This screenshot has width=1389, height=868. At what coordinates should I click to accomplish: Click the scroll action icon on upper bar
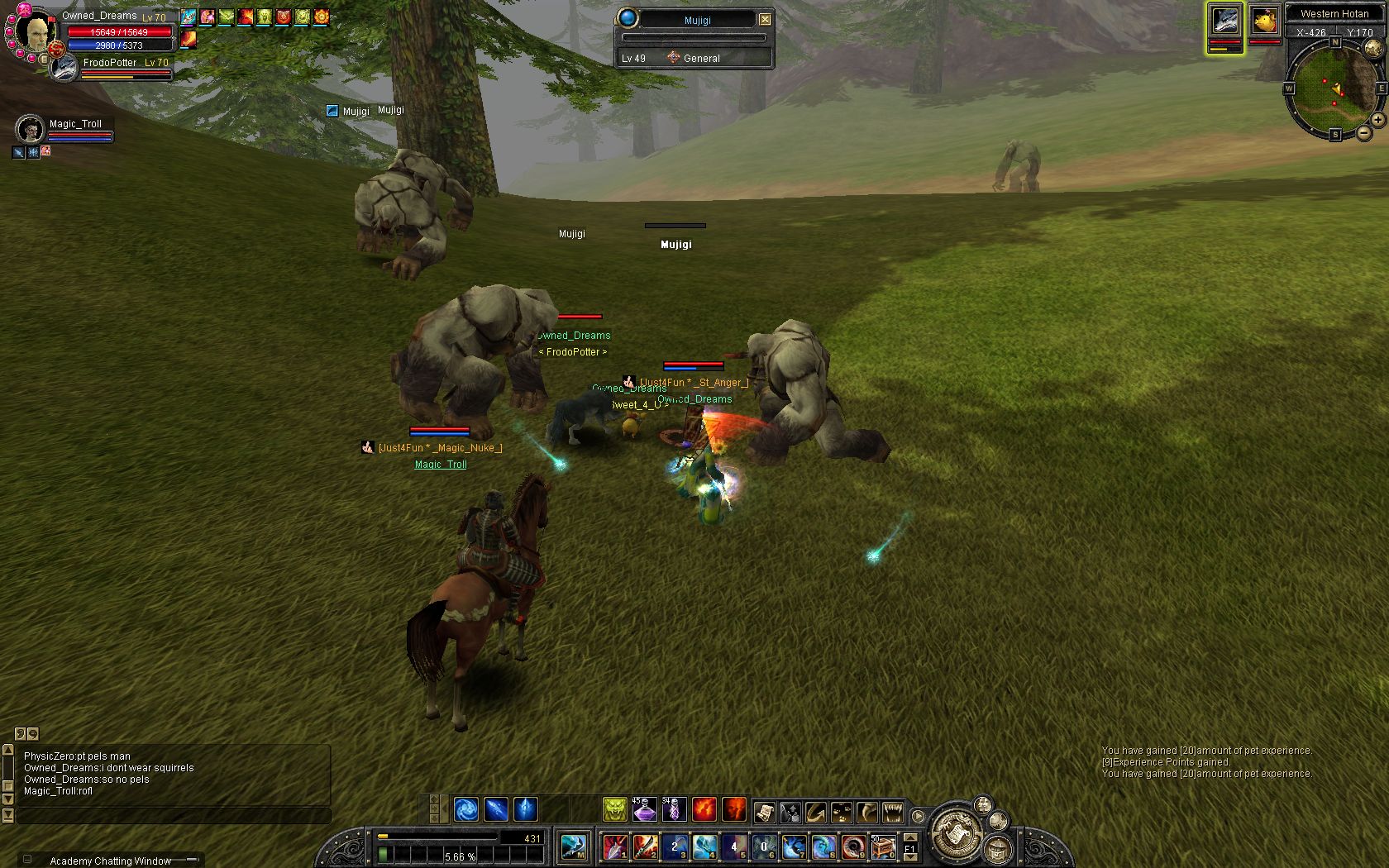[x=763, y=812]
